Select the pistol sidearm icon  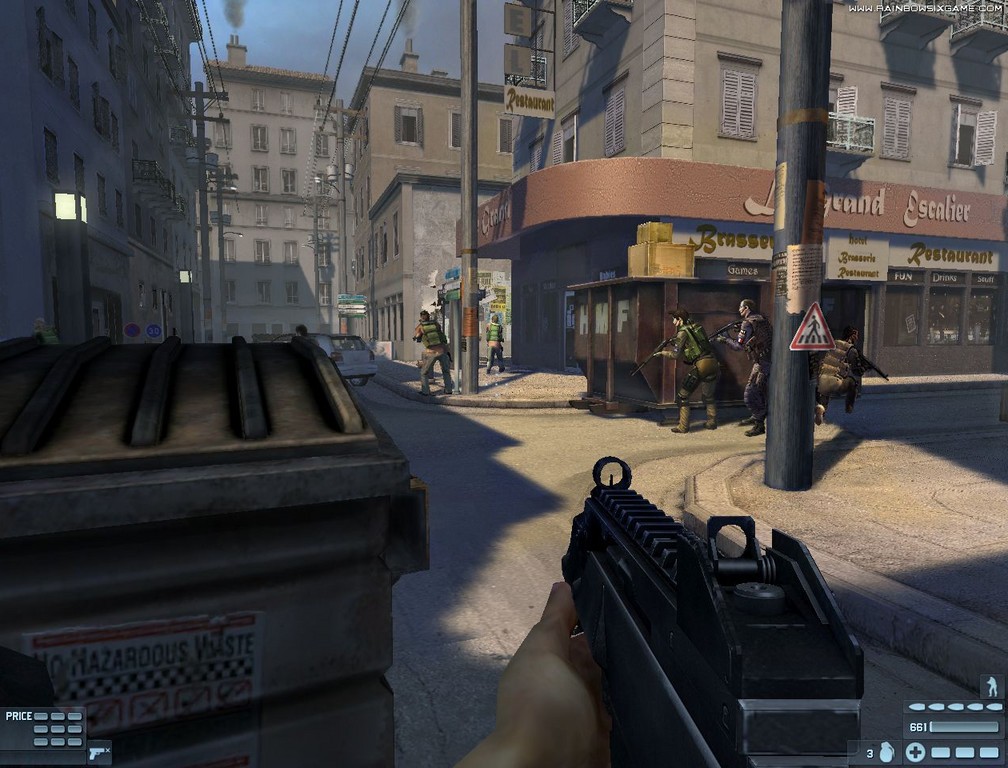[x=98, y=752]
